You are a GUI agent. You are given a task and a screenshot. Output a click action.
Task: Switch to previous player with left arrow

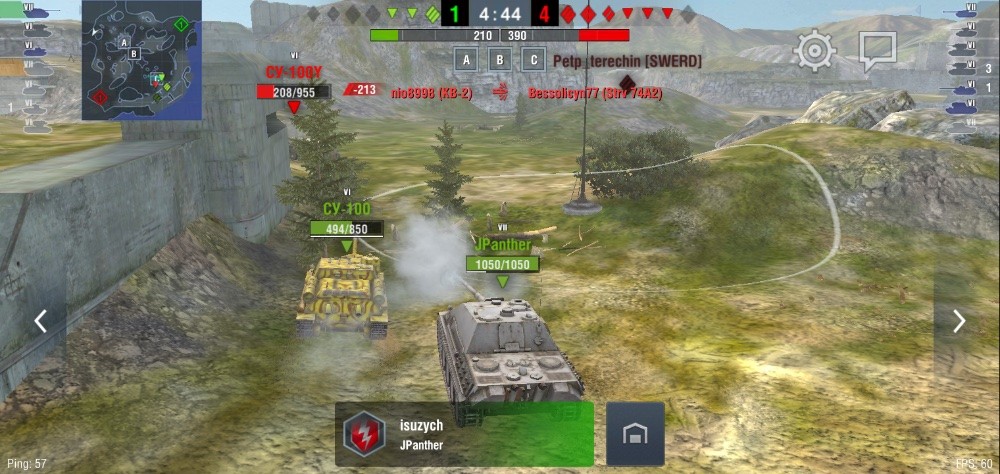(x=41, y=321)
